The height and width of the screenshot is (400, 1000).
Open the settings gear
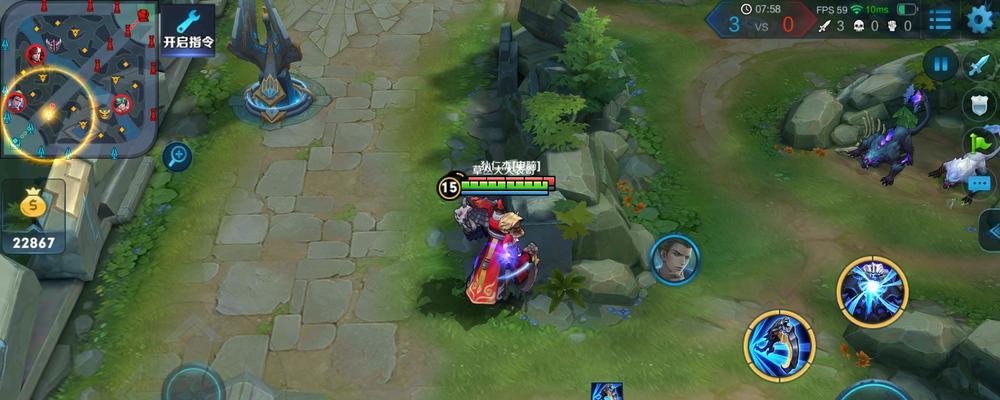(x=981, y=18)
